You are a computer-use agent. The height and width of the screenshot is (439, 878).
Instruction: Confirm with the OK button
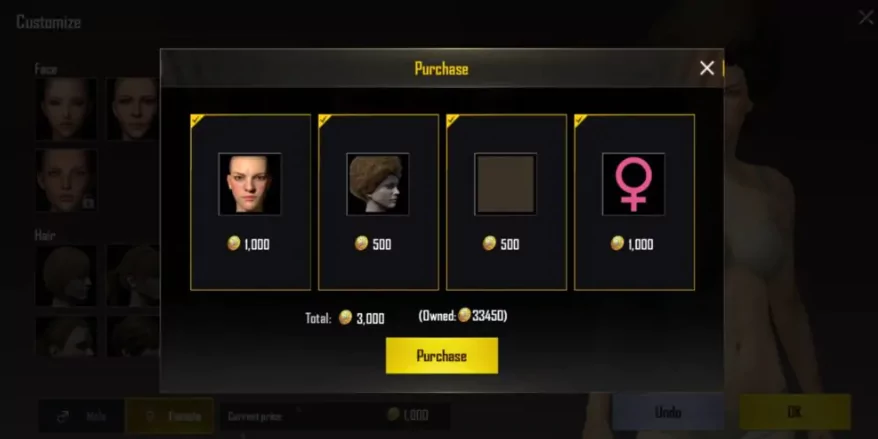[794, 412]
